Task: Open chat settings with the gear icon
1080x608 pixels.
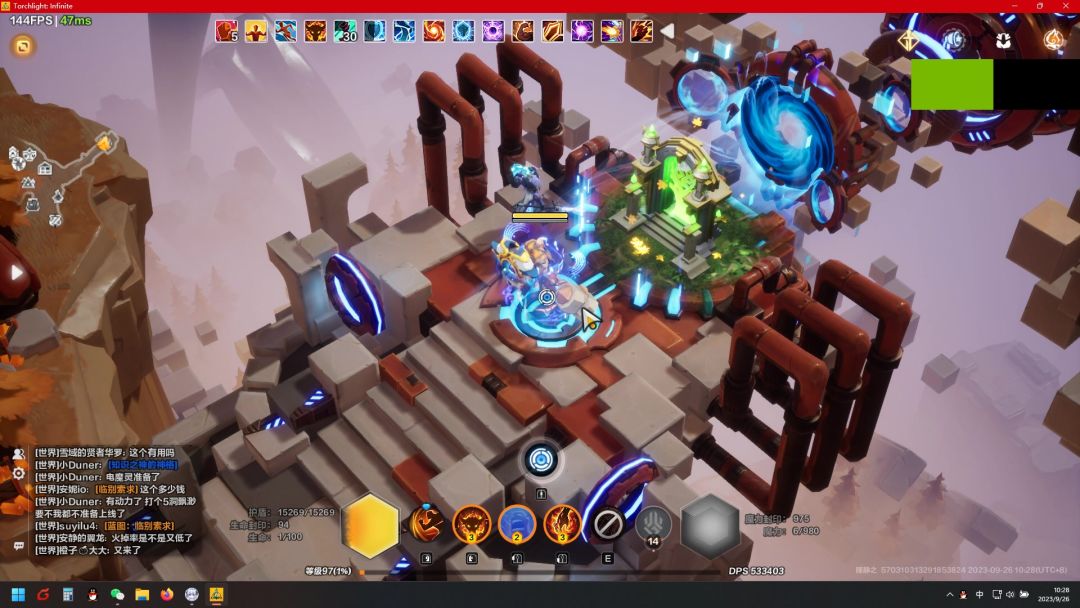Action: click(x=18, y=473)
